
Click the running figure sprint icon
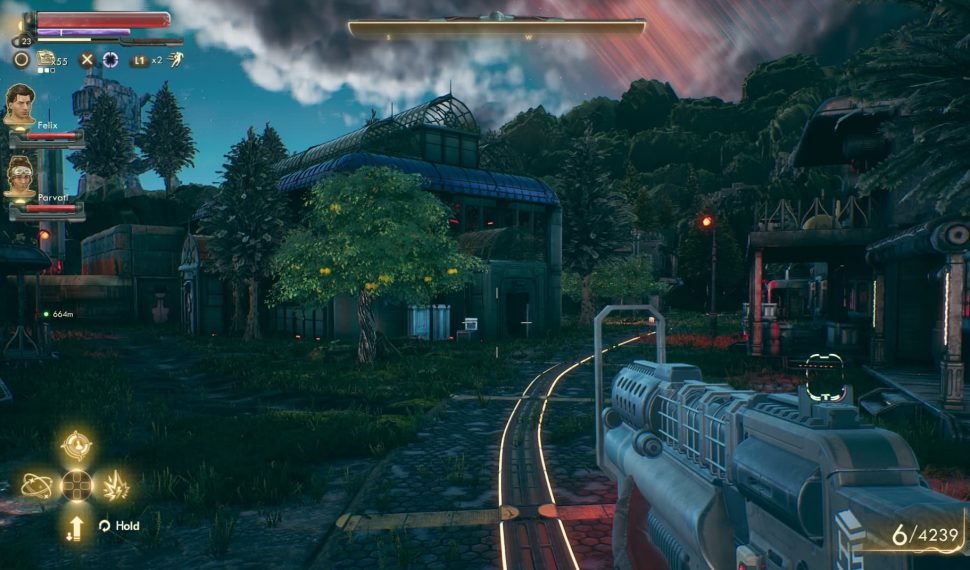pyautogui.click(x=175, y=60)
